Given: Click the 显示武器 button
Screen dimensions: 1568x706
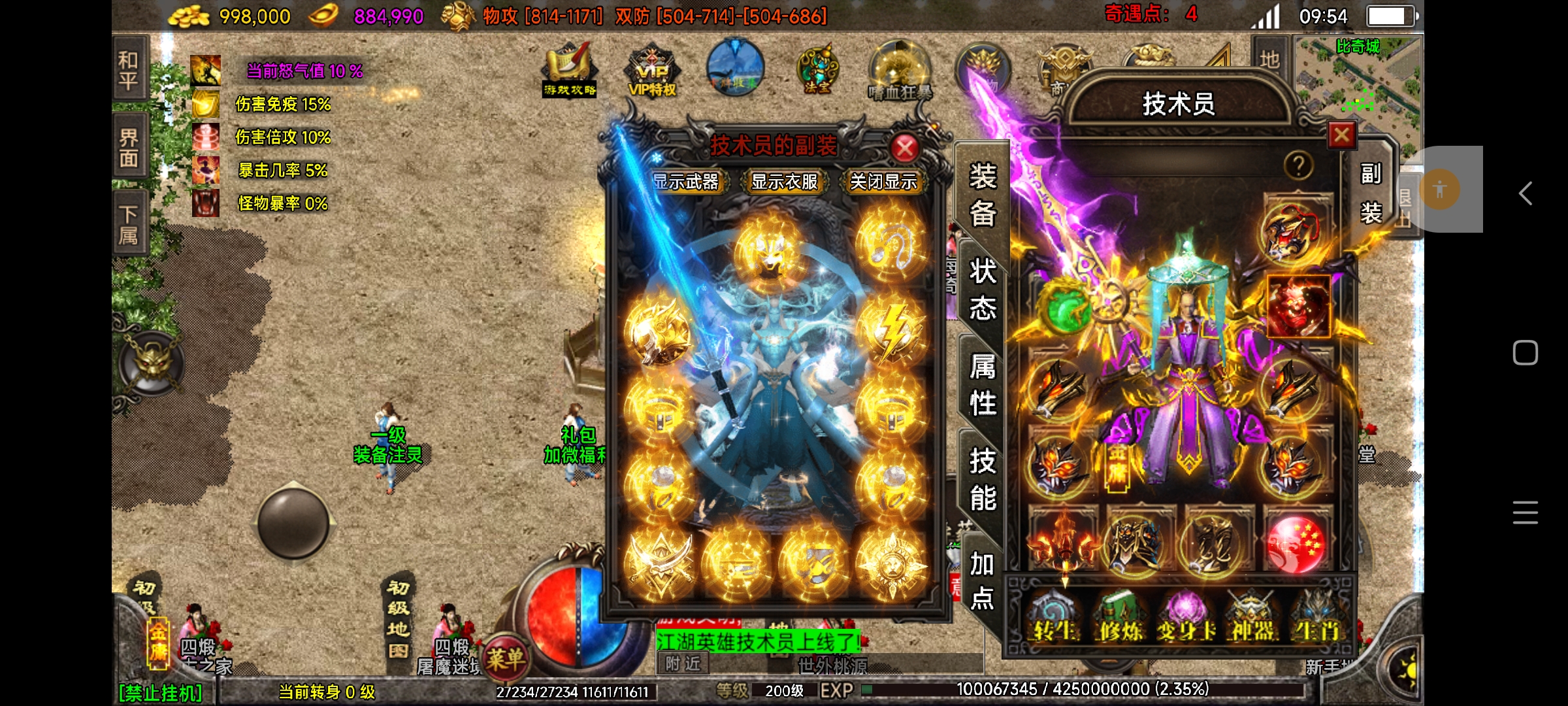Looking at the screenshot, I should (x=686, y=182).
